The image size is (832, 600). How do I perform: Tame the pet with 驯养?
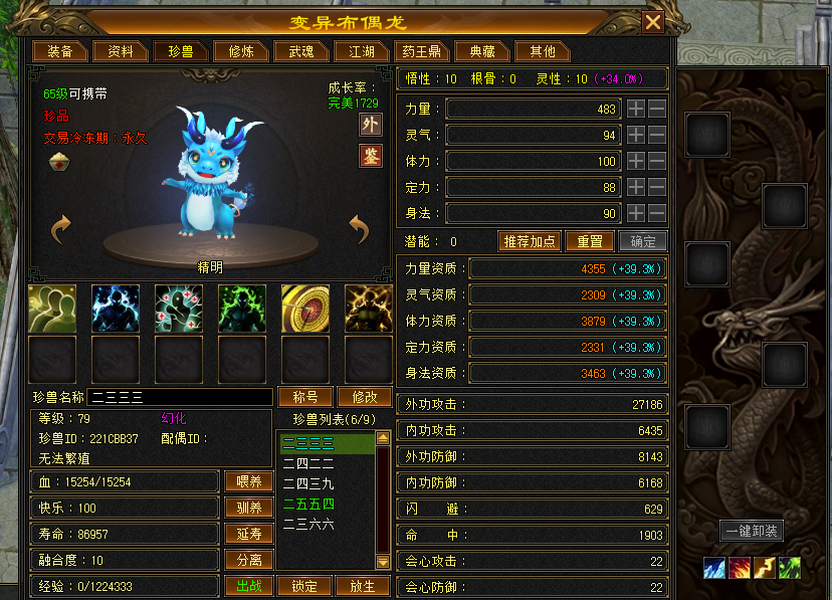tap(249, 508)
